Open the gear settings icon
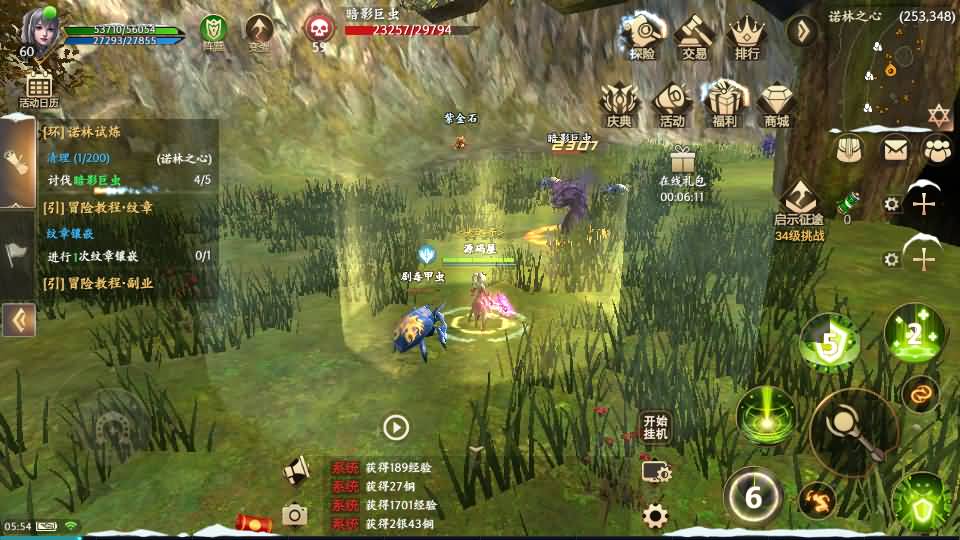This screenshot has height=540, width=960. (655, 516)
